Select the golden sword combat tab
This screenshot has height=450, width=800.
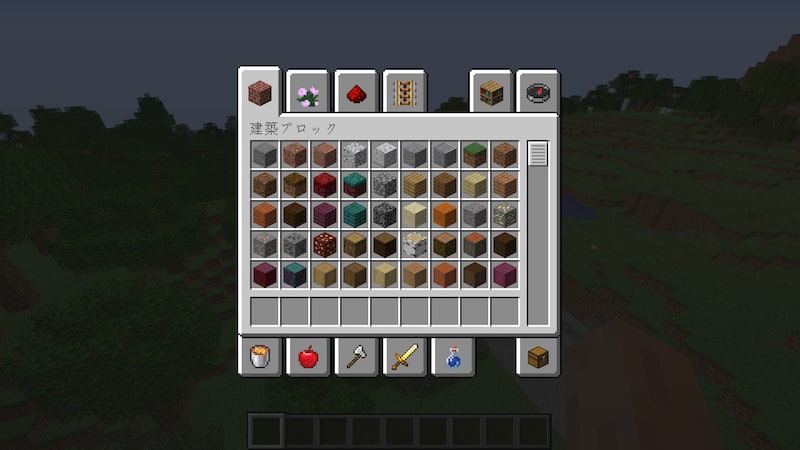tap(405, 357)
